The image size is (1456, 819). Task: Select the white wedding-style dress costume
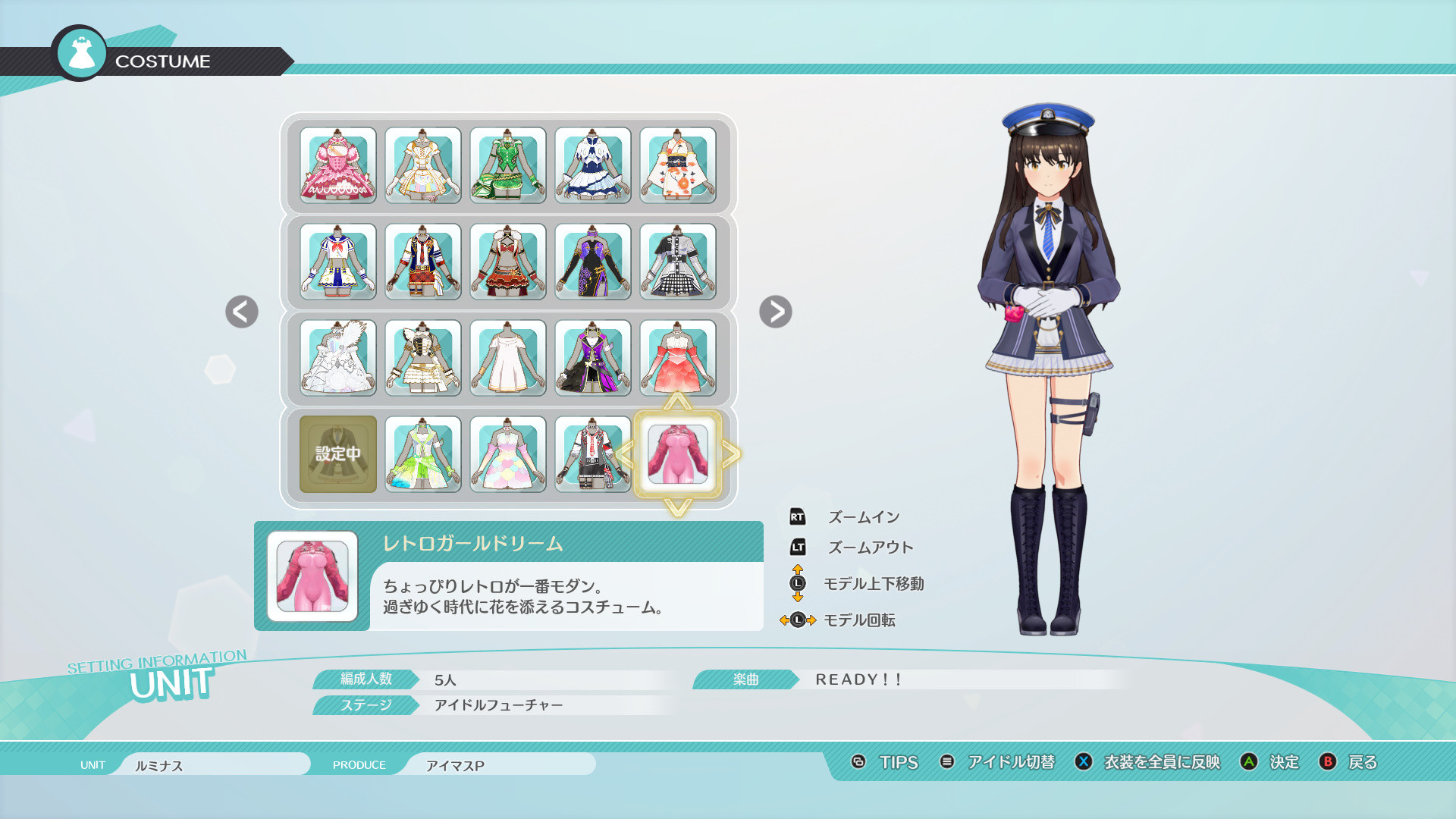[337, 358]
